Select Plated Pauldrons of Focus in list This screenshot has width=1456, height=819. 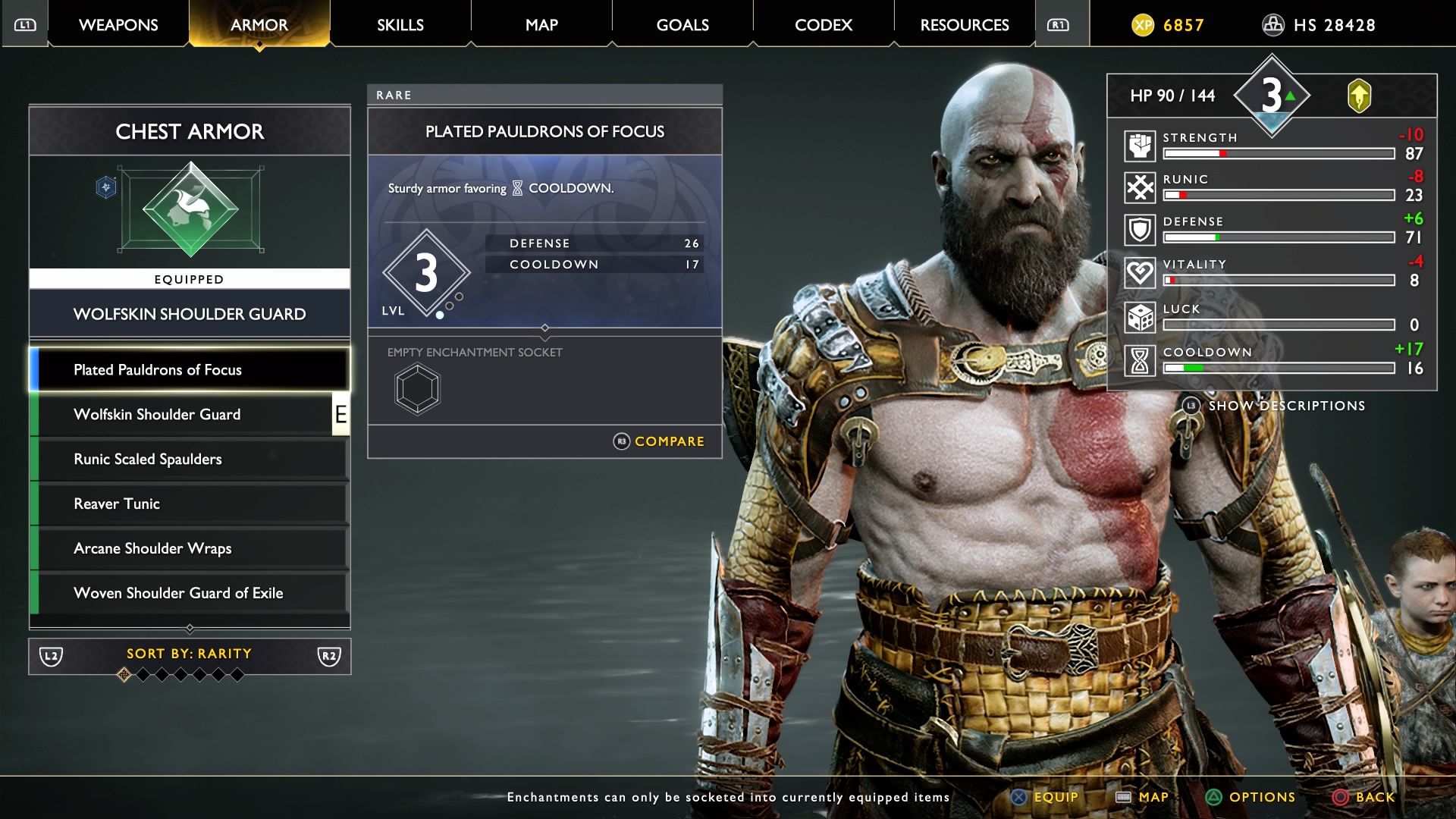(x=190, y=370)
